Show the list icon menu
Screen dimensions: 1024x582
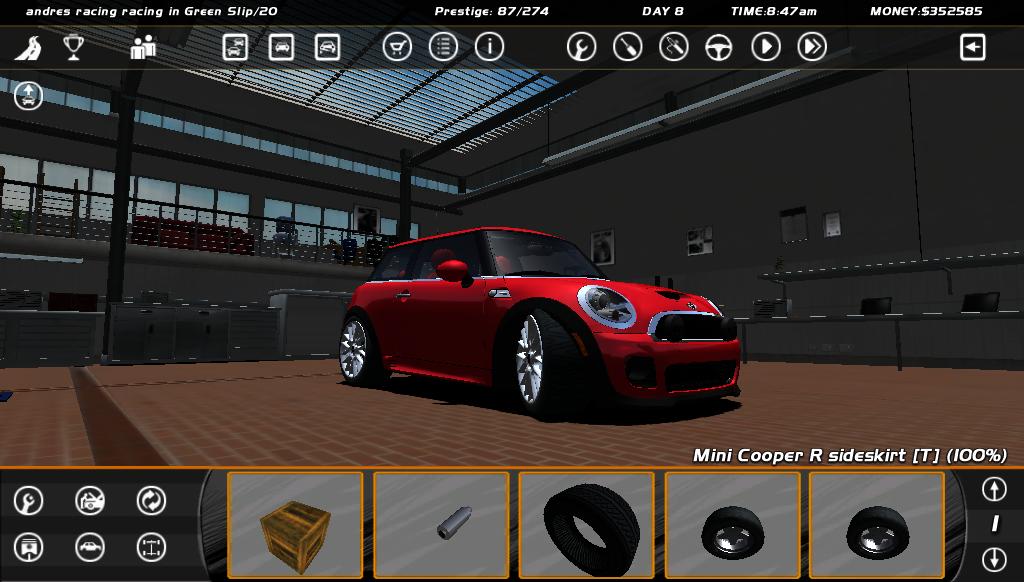443,47
